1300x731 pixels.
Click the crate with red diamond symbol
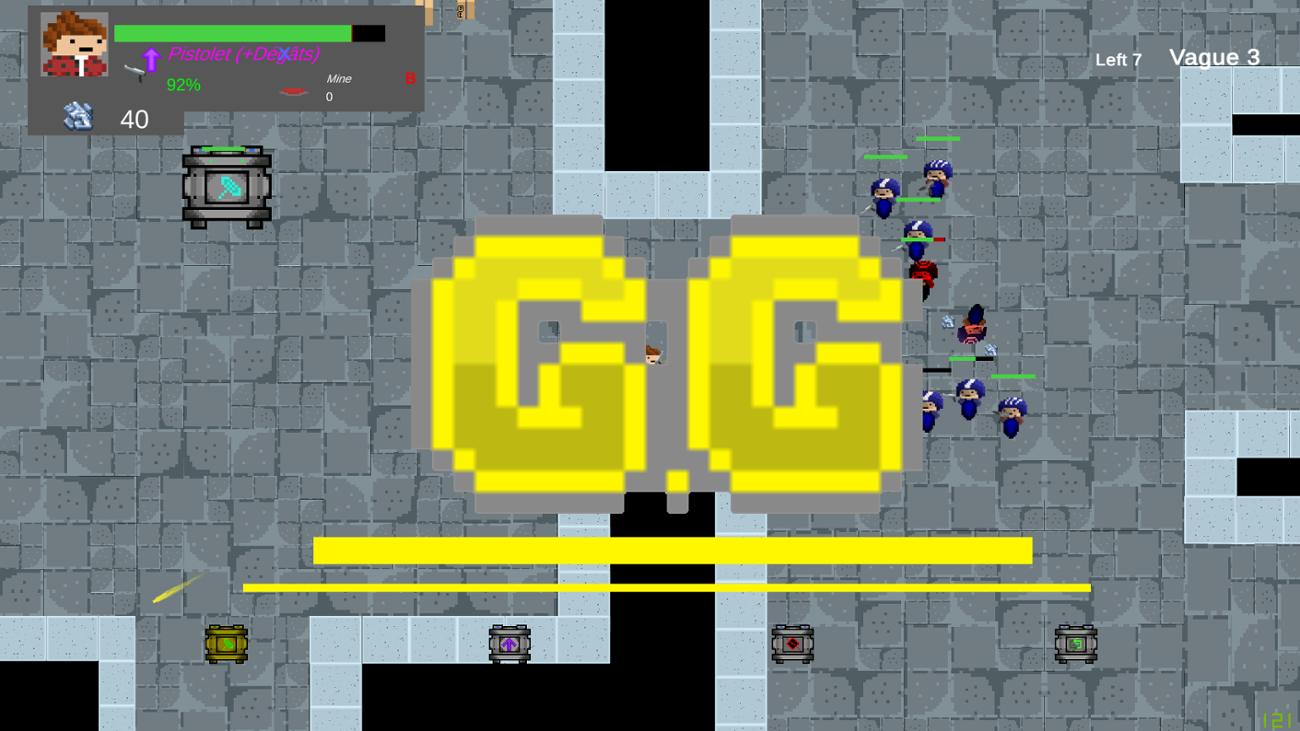pyautogui.click(x=791, y=645)
